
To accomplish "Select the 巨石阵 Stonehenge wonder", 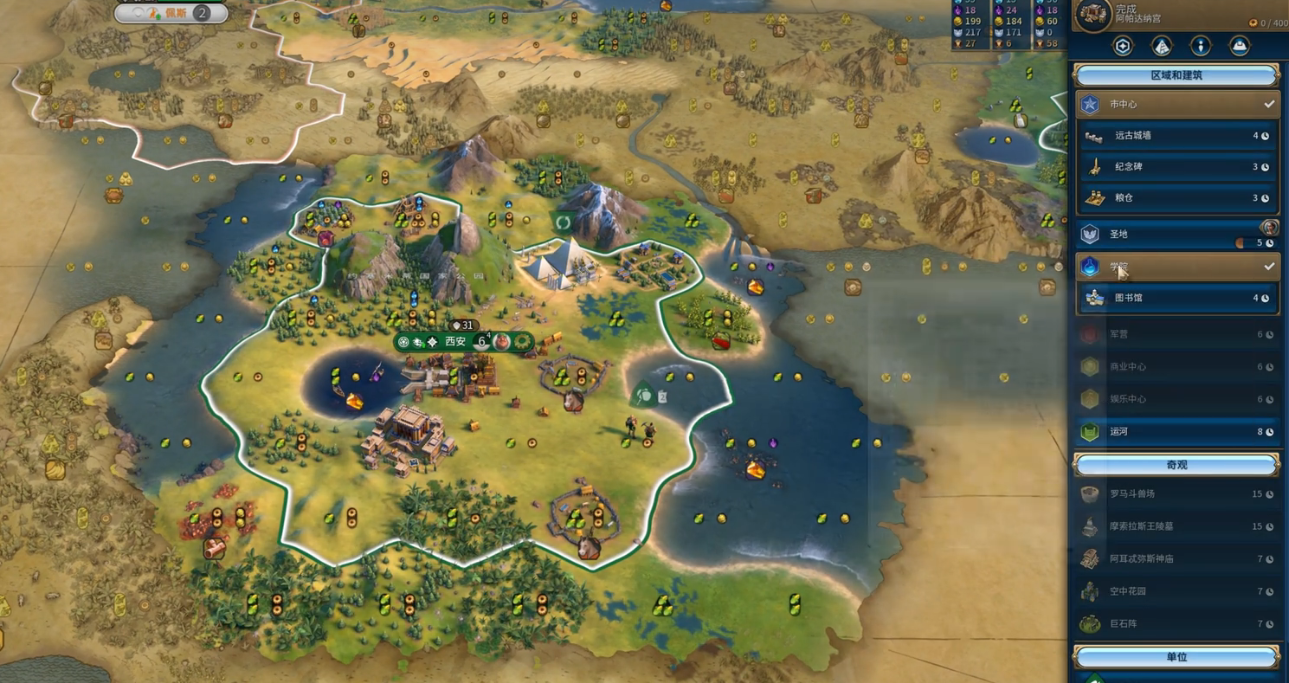I will (x=1176, y=624).
